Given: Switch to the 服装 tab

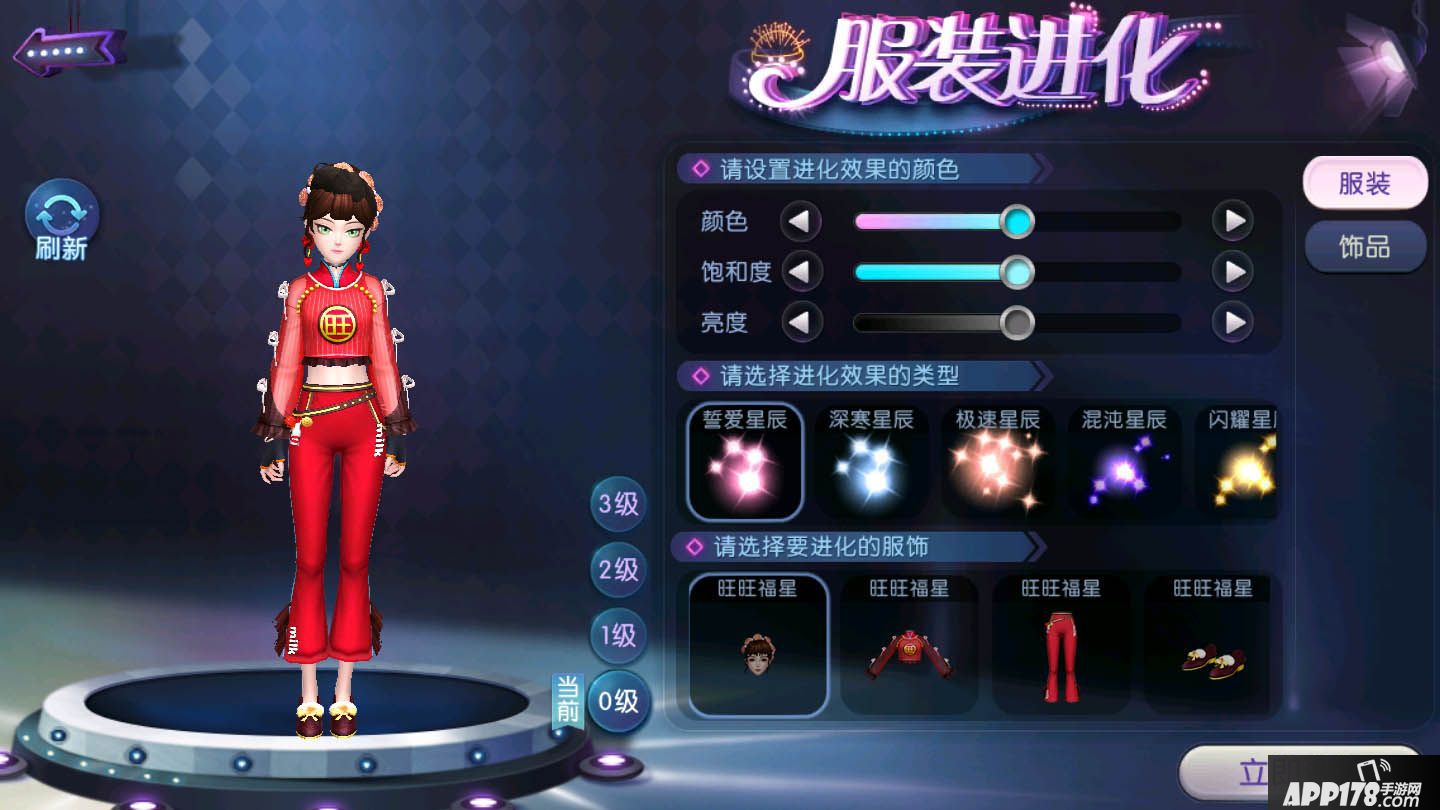Looking at the screenshot, I should coord(1365,184).
